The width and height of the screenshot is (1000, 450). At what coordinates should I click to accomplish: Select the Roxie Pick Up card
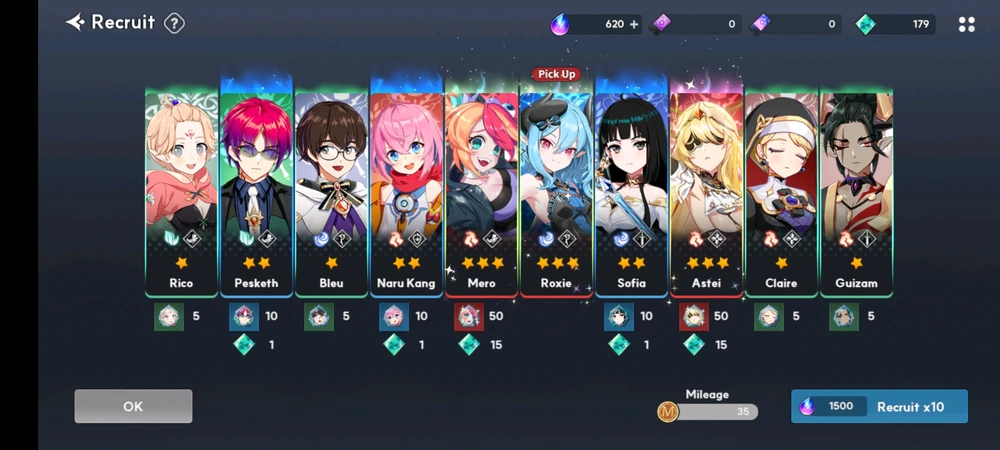[x=556, y=190]
